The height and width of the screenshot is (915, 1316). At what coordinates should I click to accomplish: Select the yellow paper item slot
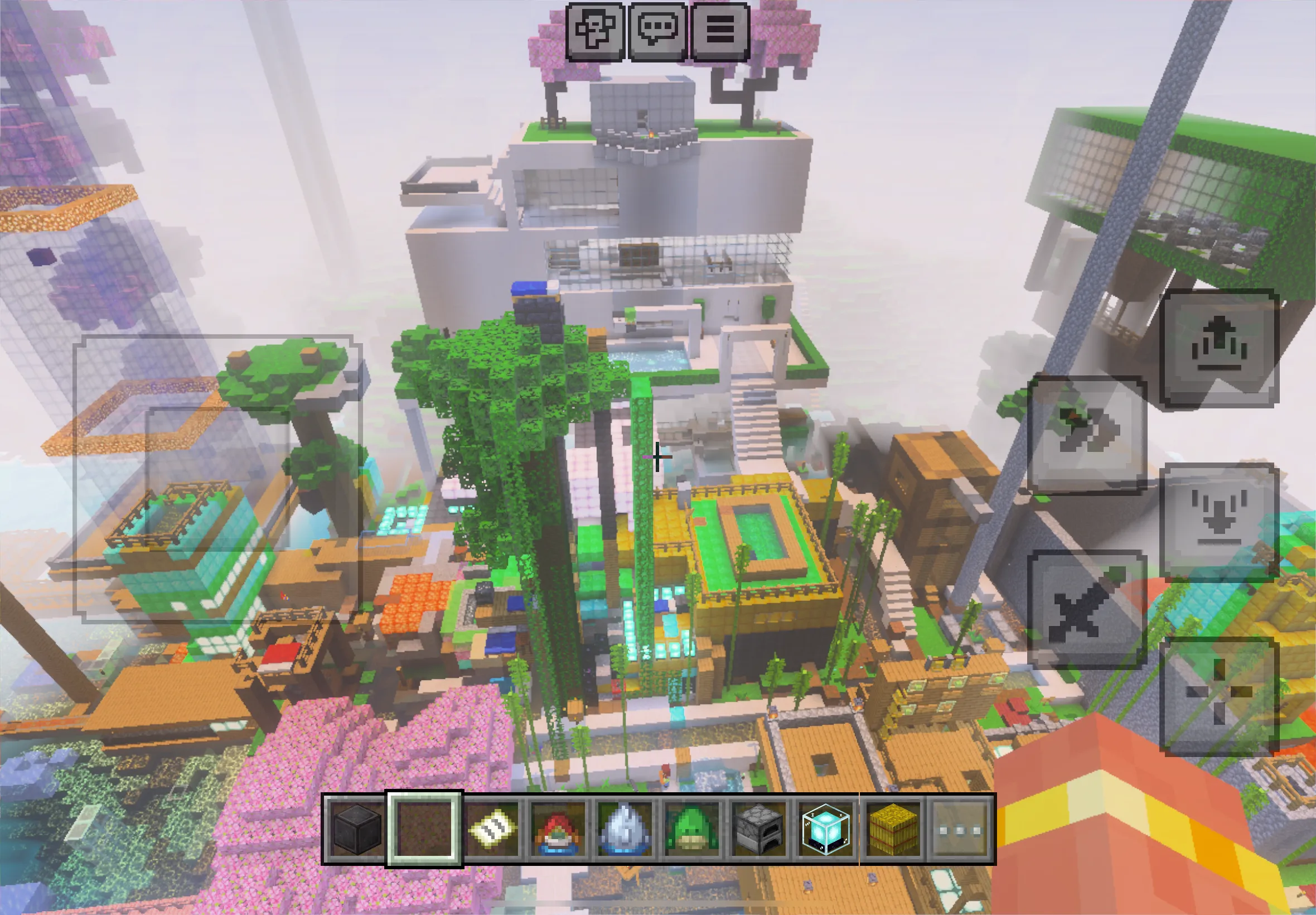pos(491,830)
